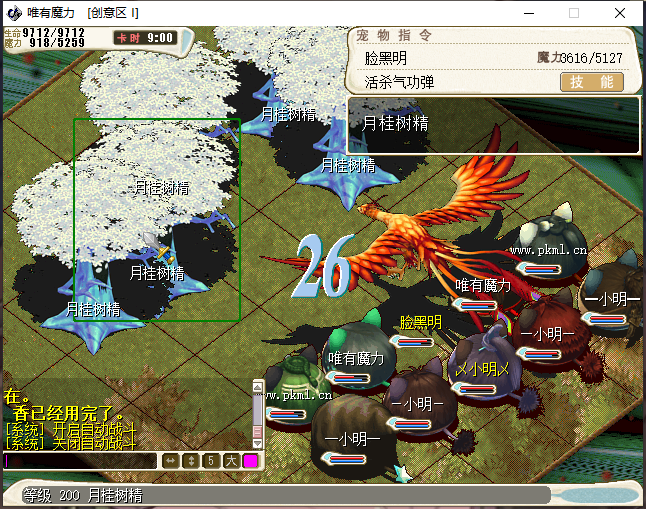Minimize the game window
Image resolution: width=646 pixels, height=509 pixels.
tap(527, 13)
